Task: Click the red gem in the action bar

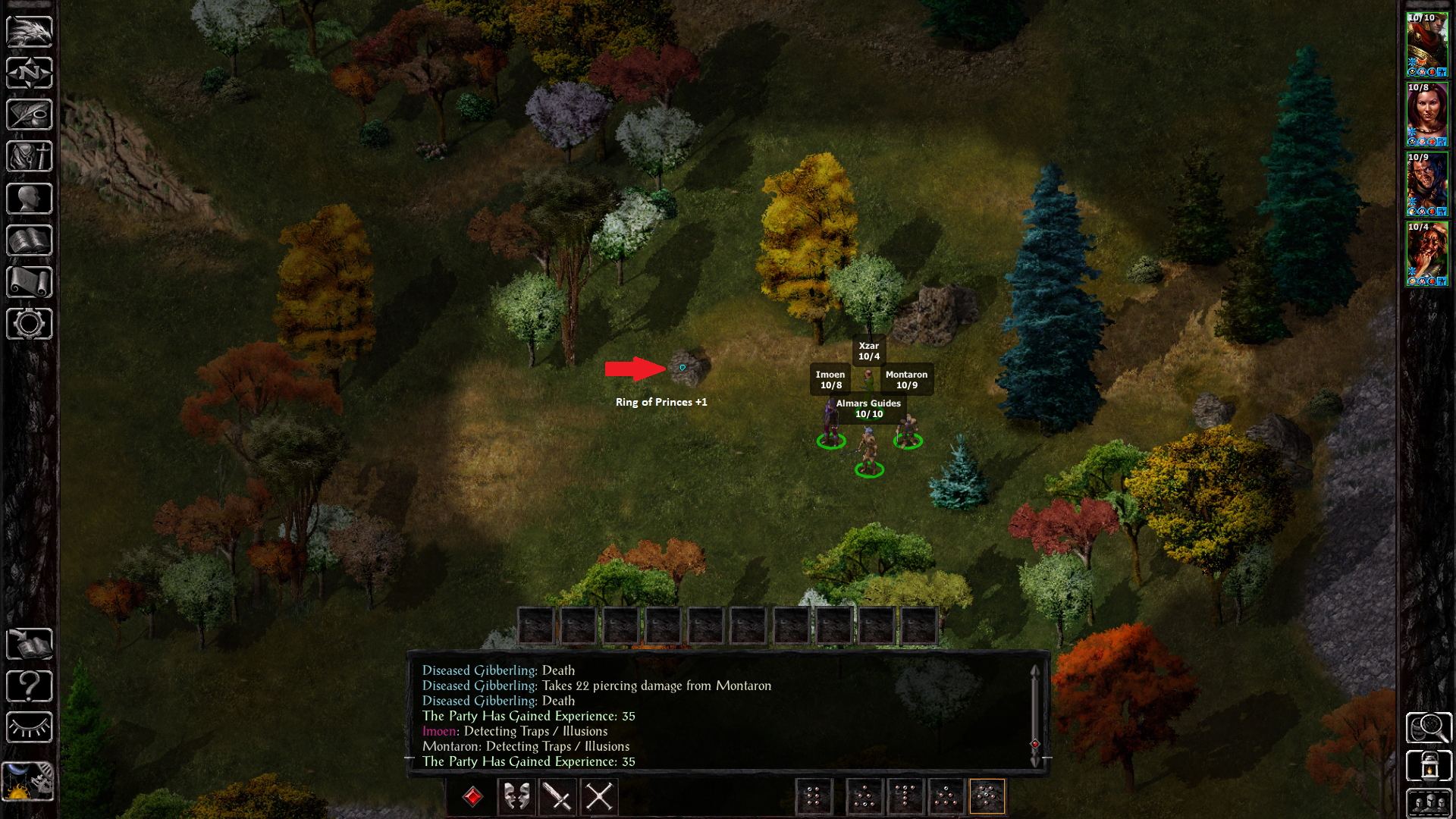Action: tap(473, 797)
